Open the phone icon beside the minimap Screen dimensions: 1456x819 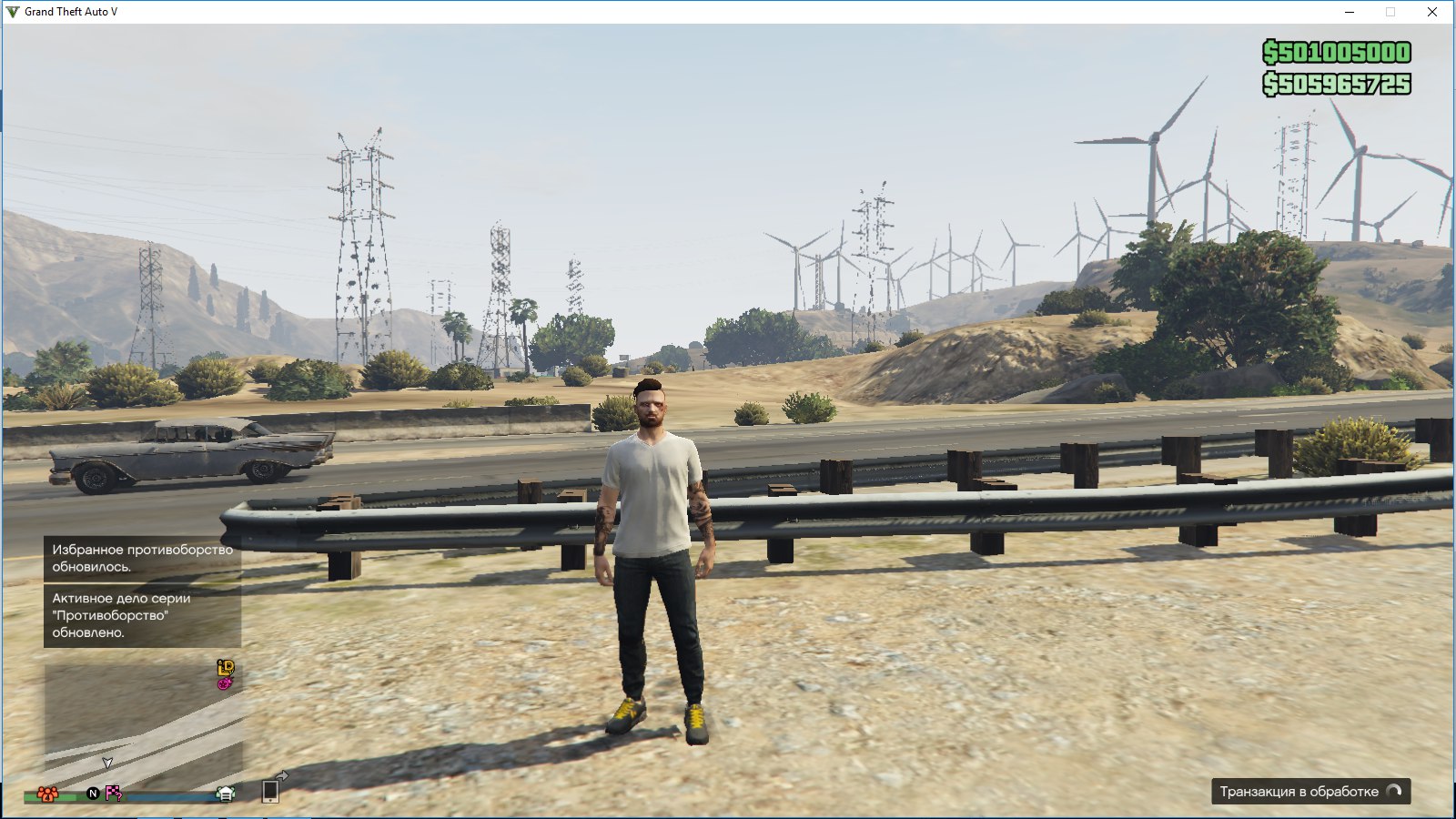[x=271, y=791]
